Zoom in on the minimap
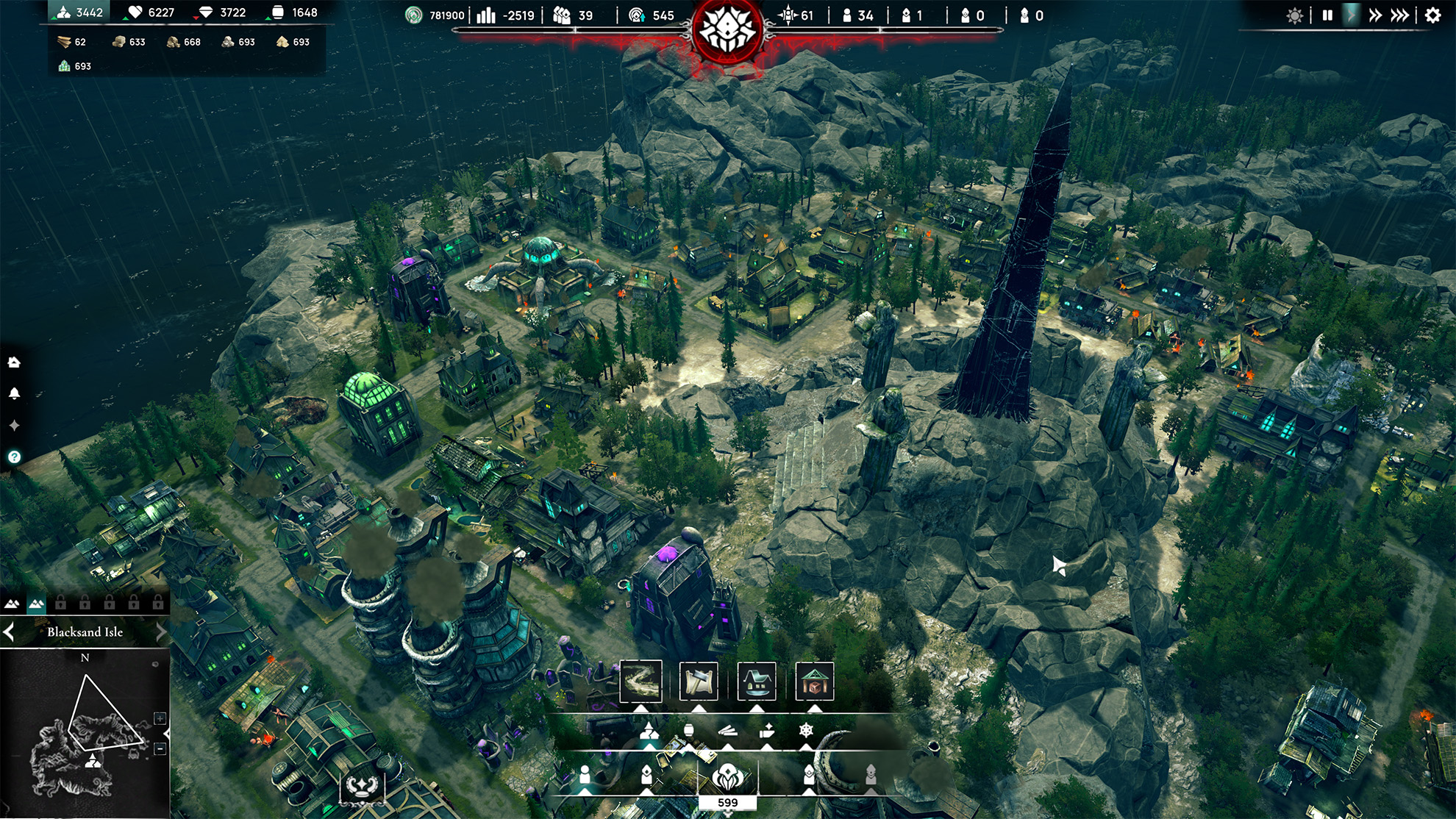This screenshot has height=819, width=1456. (x=160, y=718)
